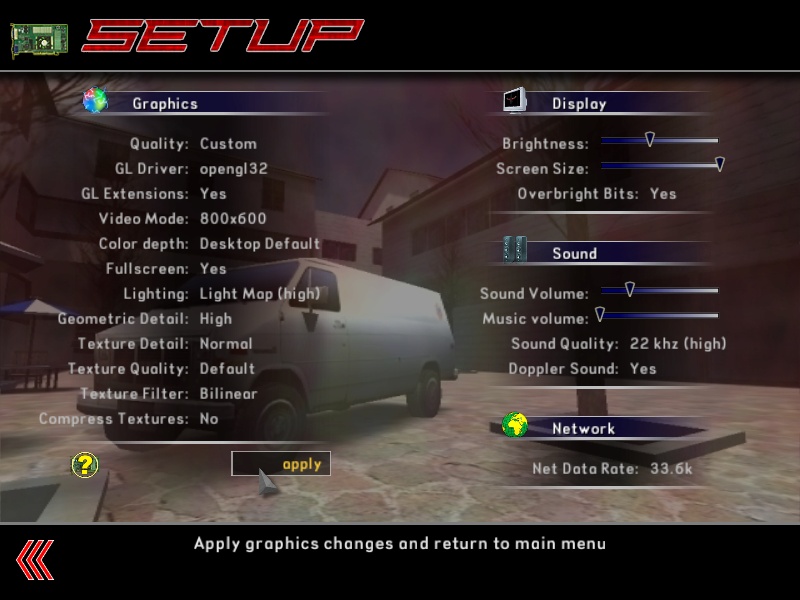Open help with the yellow question mark
This screenshot has width=800, height=600.
click(x=85, y=464)
